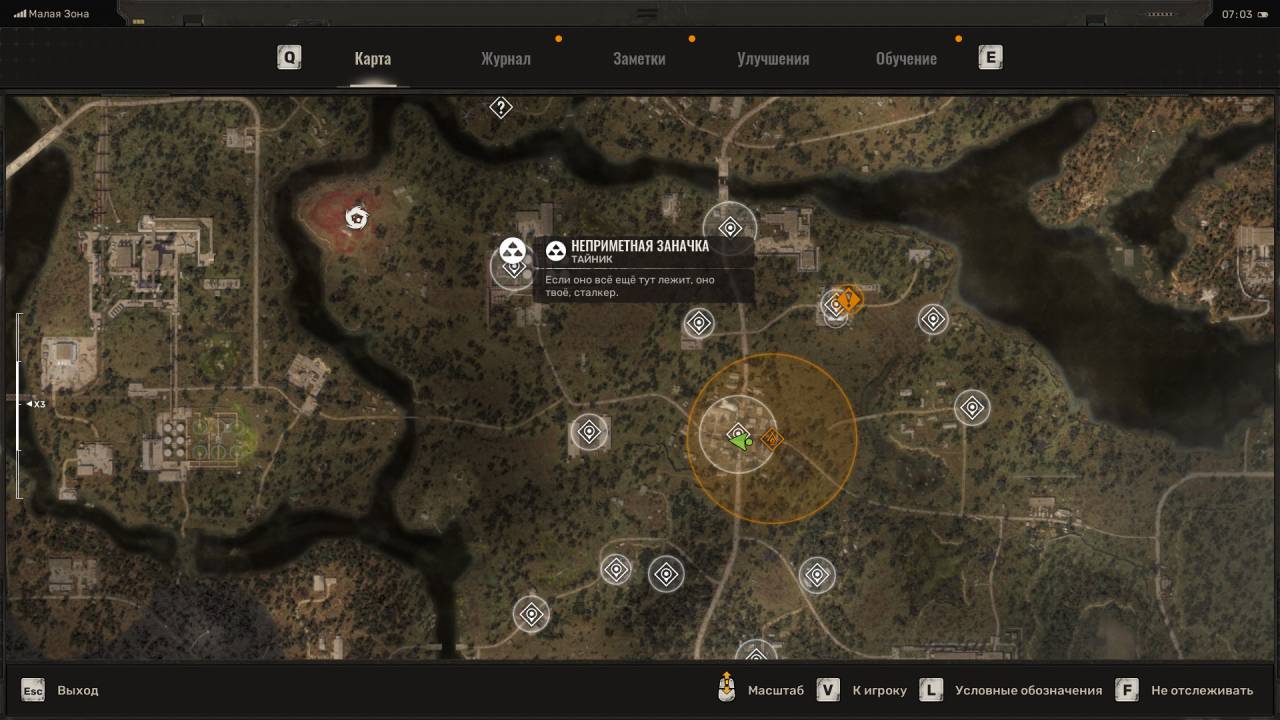This screenshot has height=720, width=1280.
Task: Select the Неприметная заначка stash marker
Action: point(513,250)
